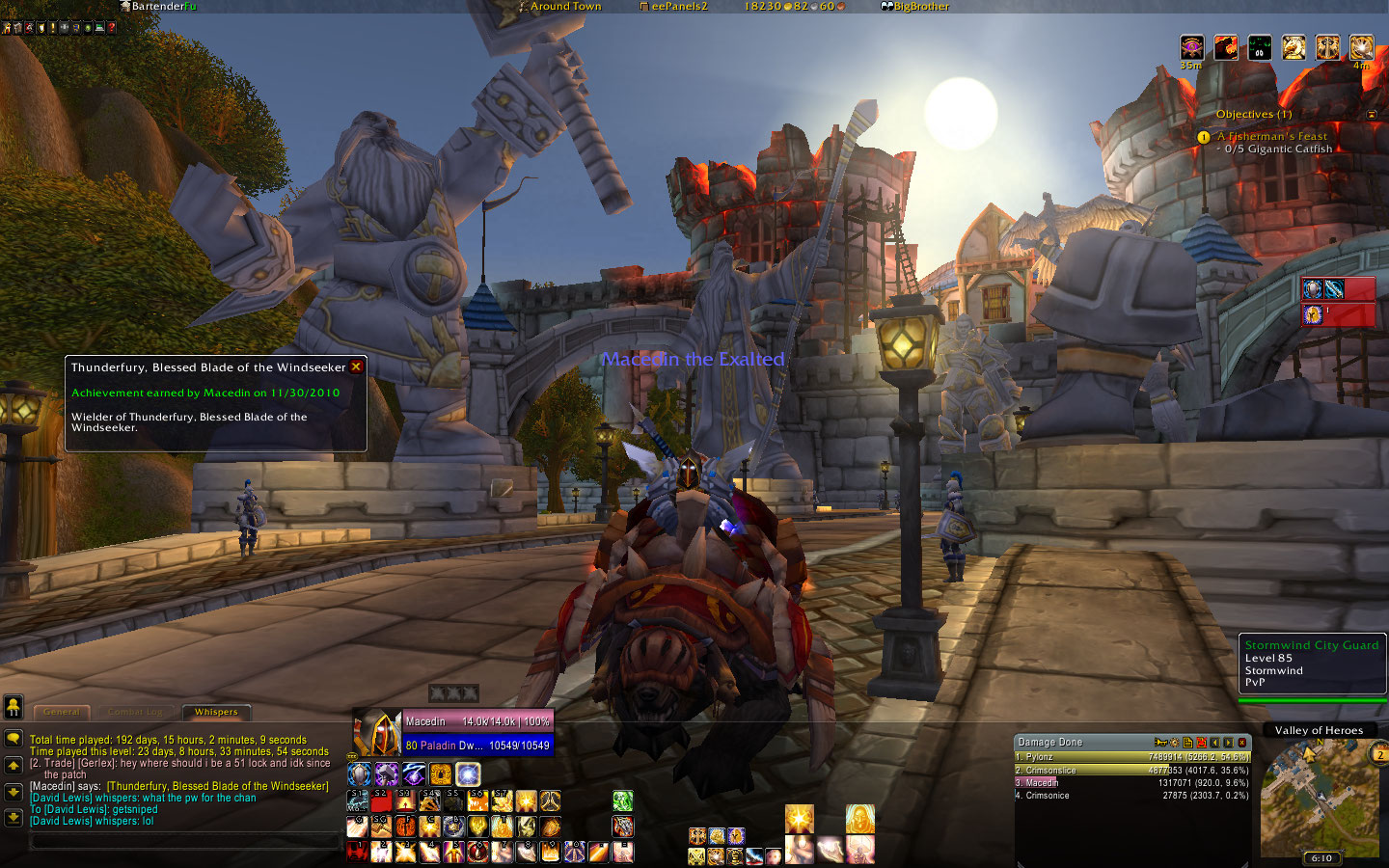Jump chat to the bottom
This screenshot has width=1389, height=868.
click(x=14, y=817)
